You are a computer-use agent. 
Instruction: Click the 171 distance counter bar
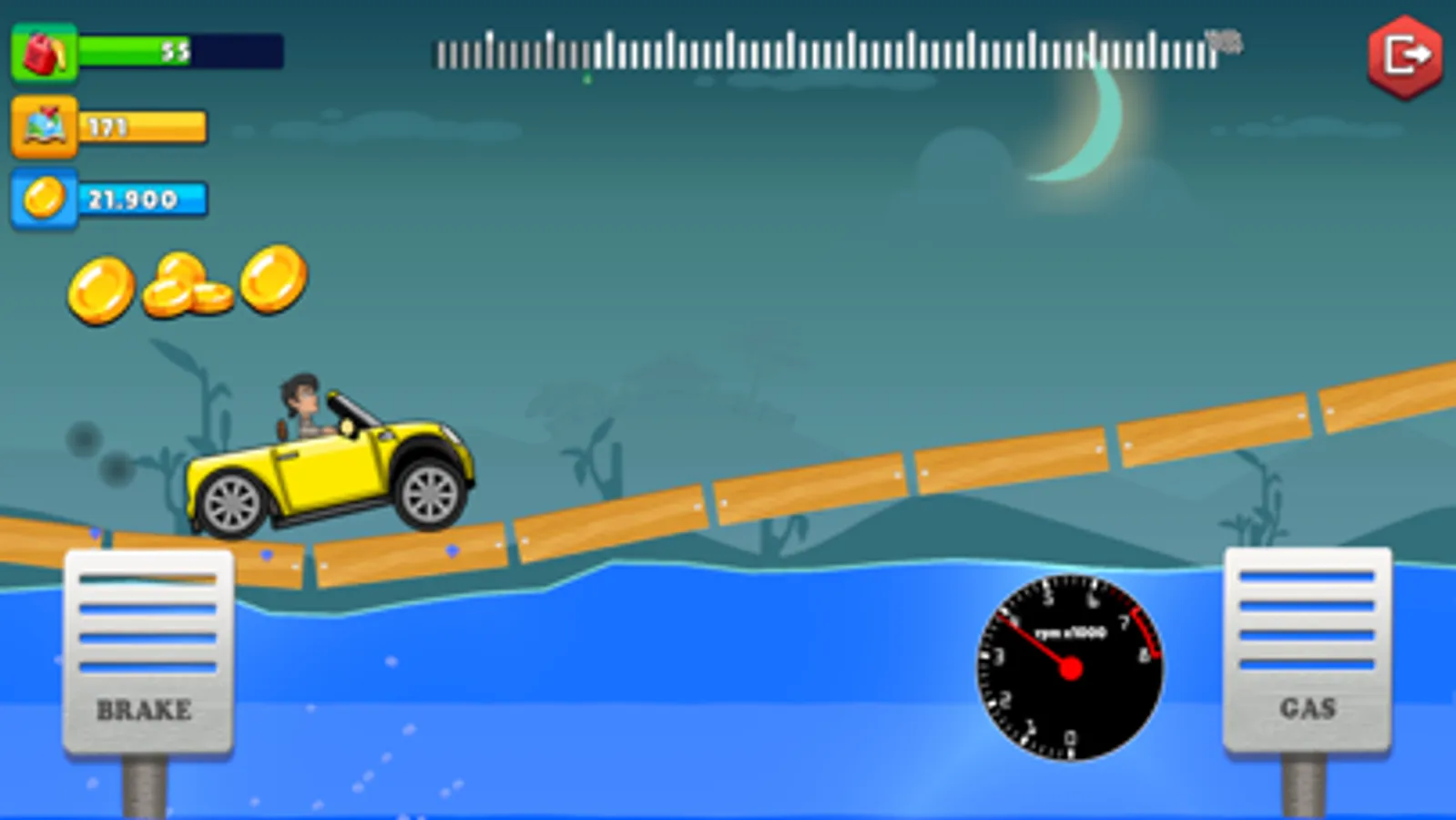141,128
